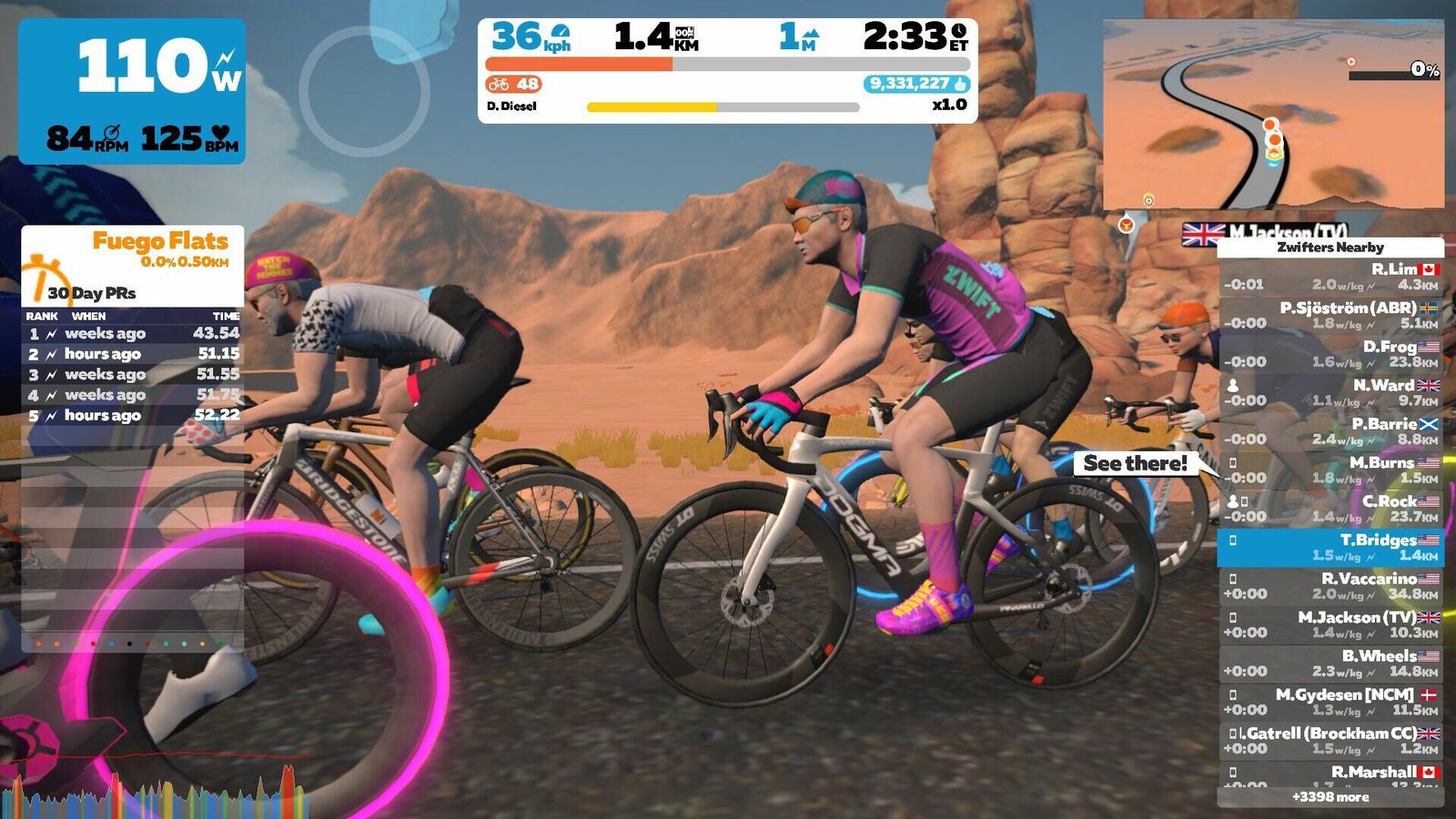Select D.Frog in the nearby riders list

click(x=1330, y=354)
